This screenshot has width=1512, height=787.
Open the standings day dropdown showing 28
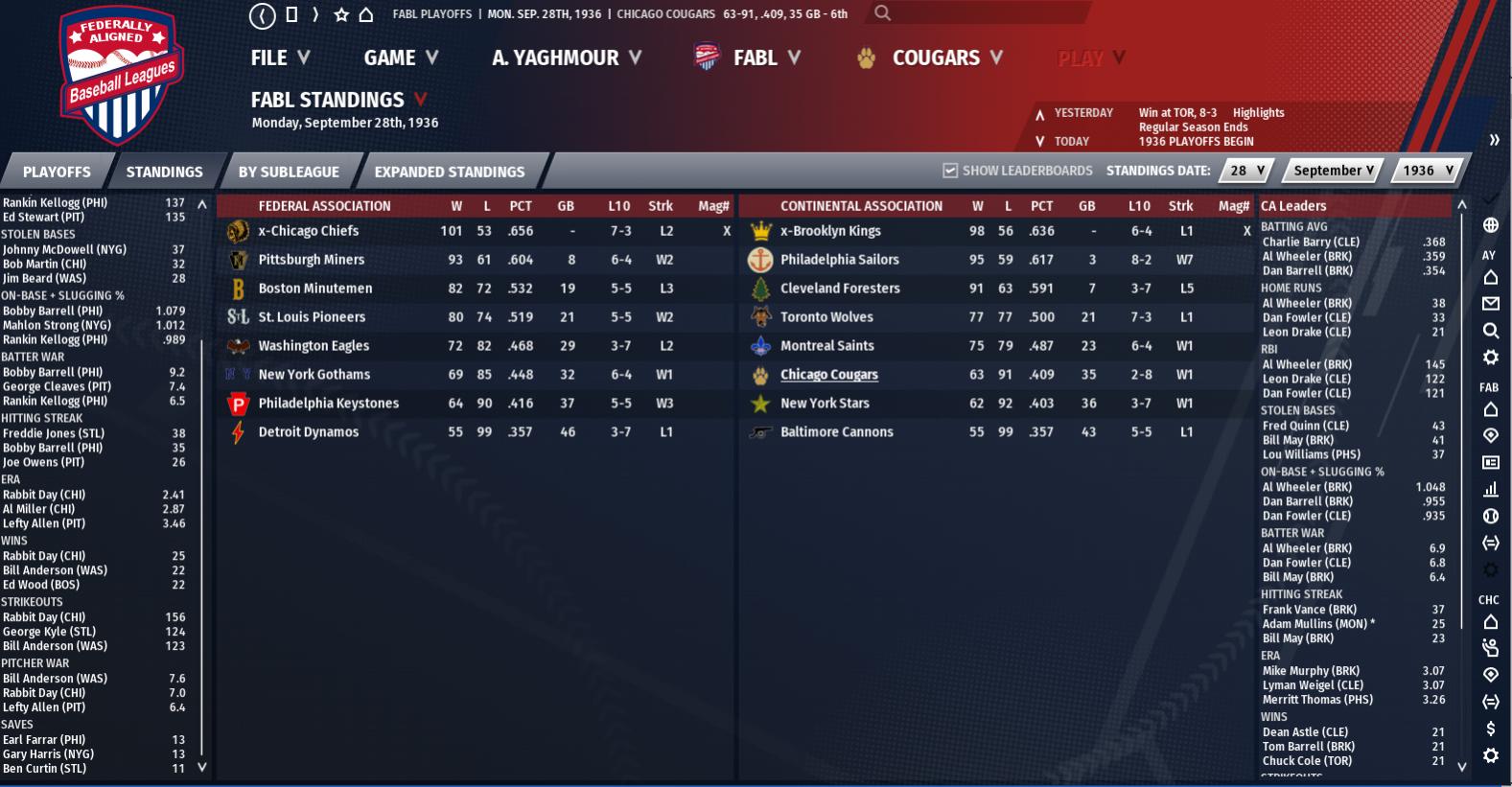click(x=1247, y=171)
